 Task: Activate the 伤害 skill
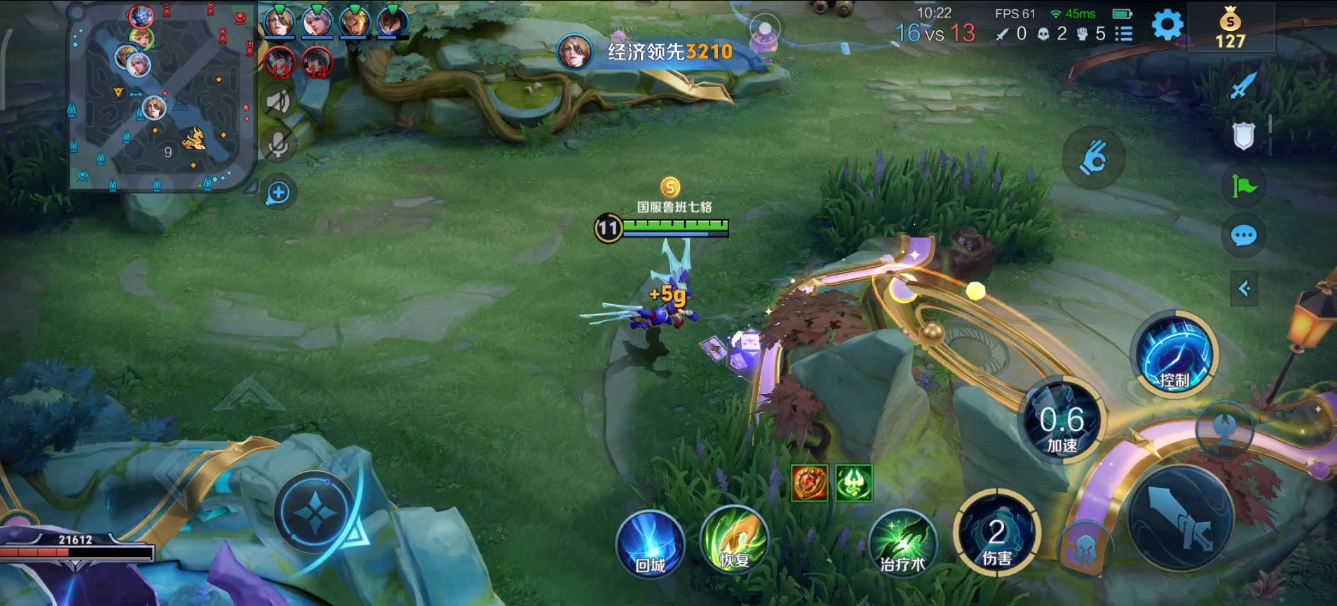tap(996, 533)
